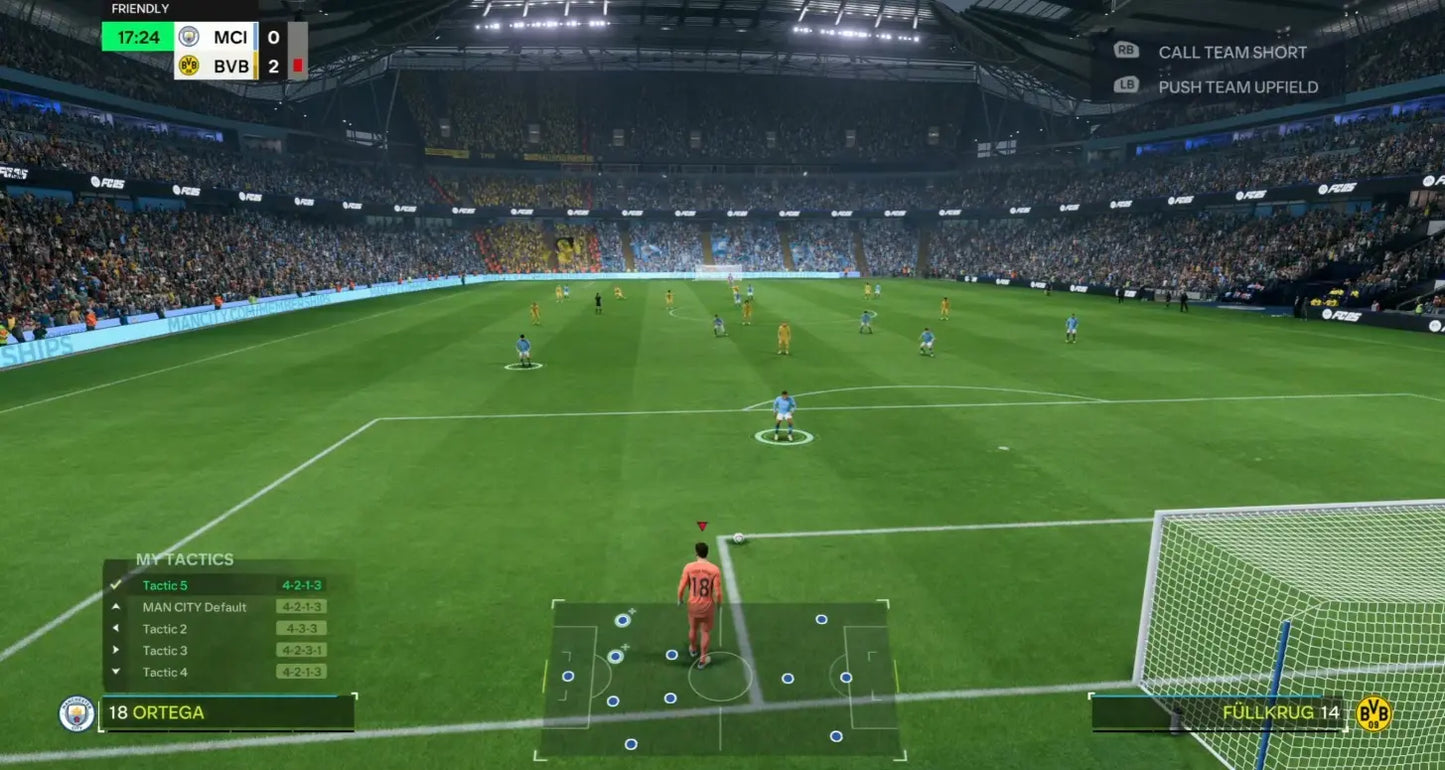Expand Tactic 3 using its right arrow
The height and width of the screenshot is (770, 1445).
click(116, 650)
